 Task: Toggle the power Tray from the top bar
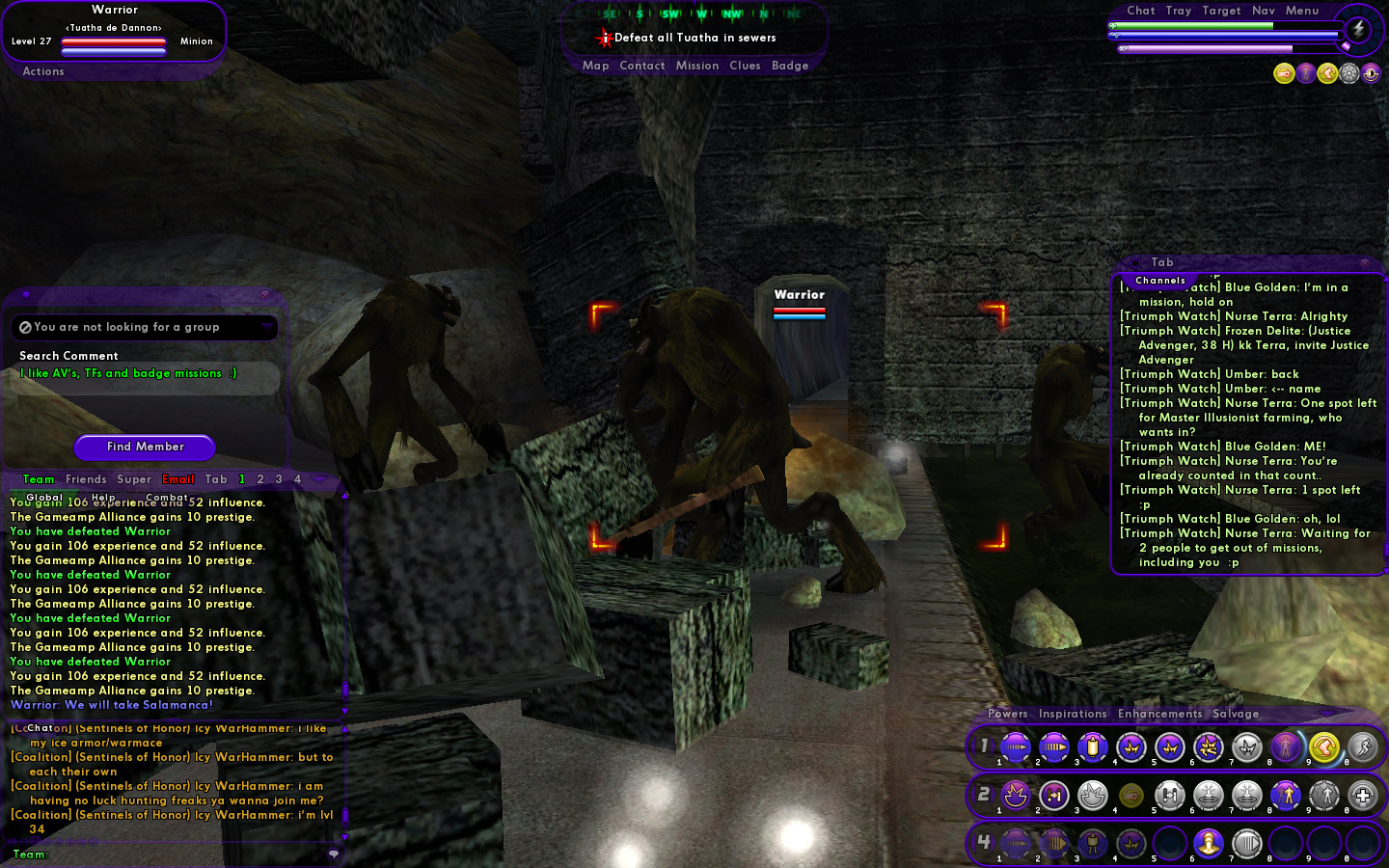click(1178, 11)
